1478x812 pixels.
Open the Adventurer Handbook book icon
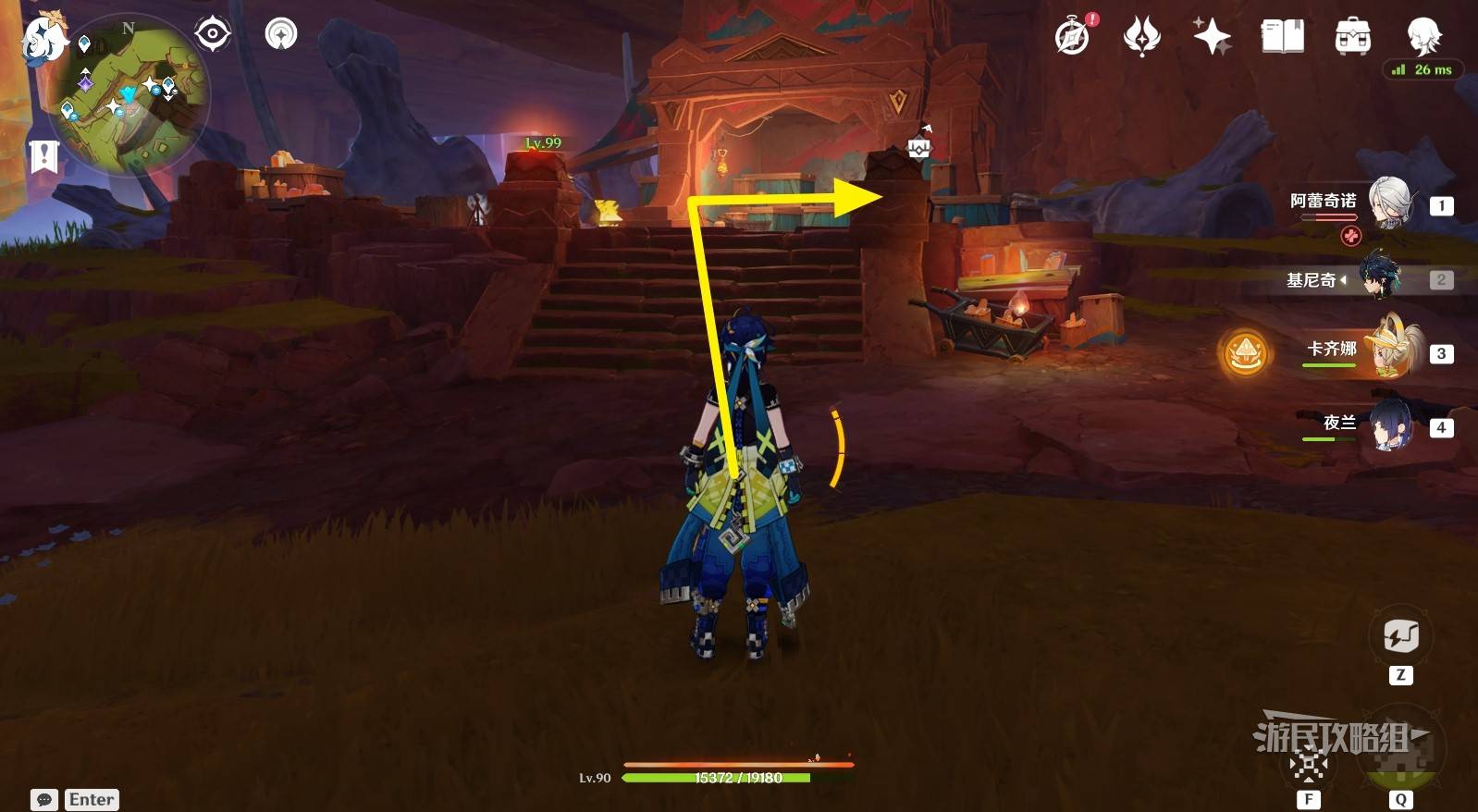pos(1282,36)
